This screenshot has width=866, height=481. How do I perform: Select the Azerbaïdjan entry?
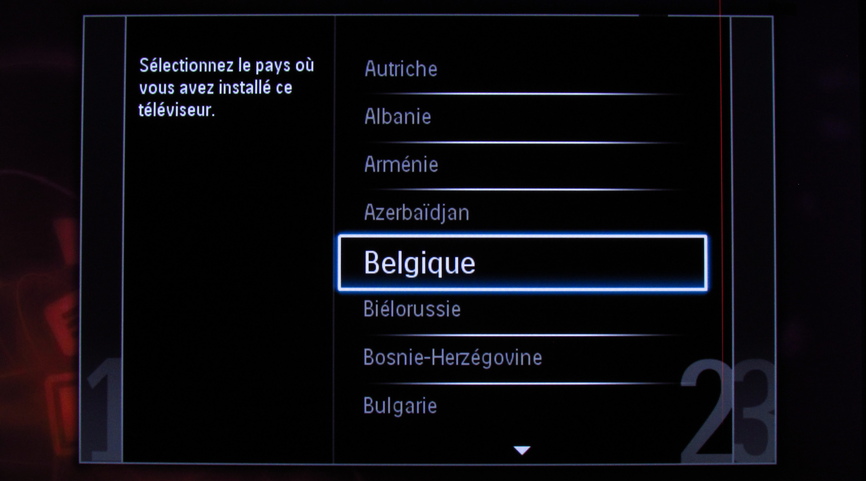coord(416,212)
